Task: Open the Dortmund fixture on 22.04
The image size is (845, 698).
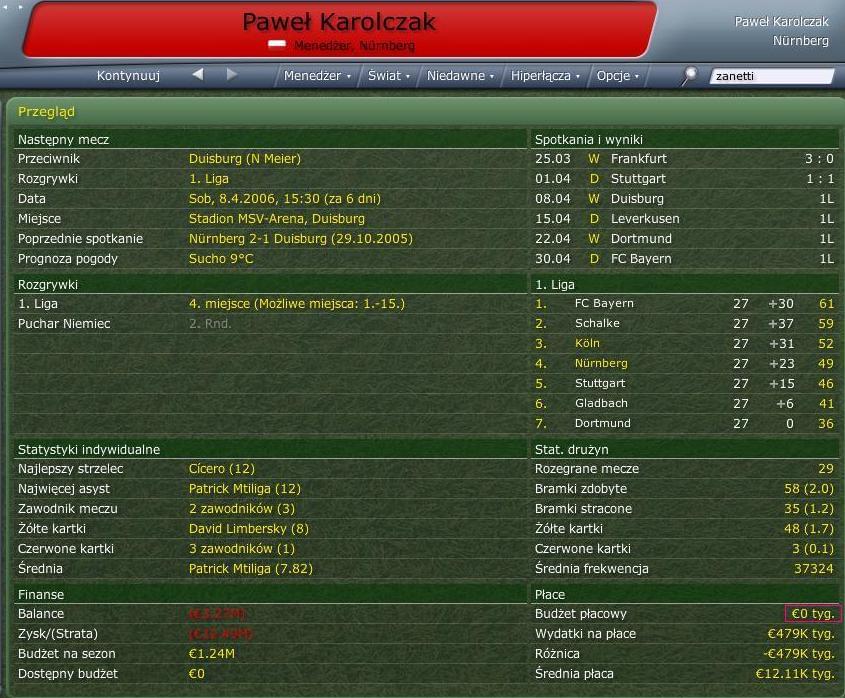Action: (641, 239)
